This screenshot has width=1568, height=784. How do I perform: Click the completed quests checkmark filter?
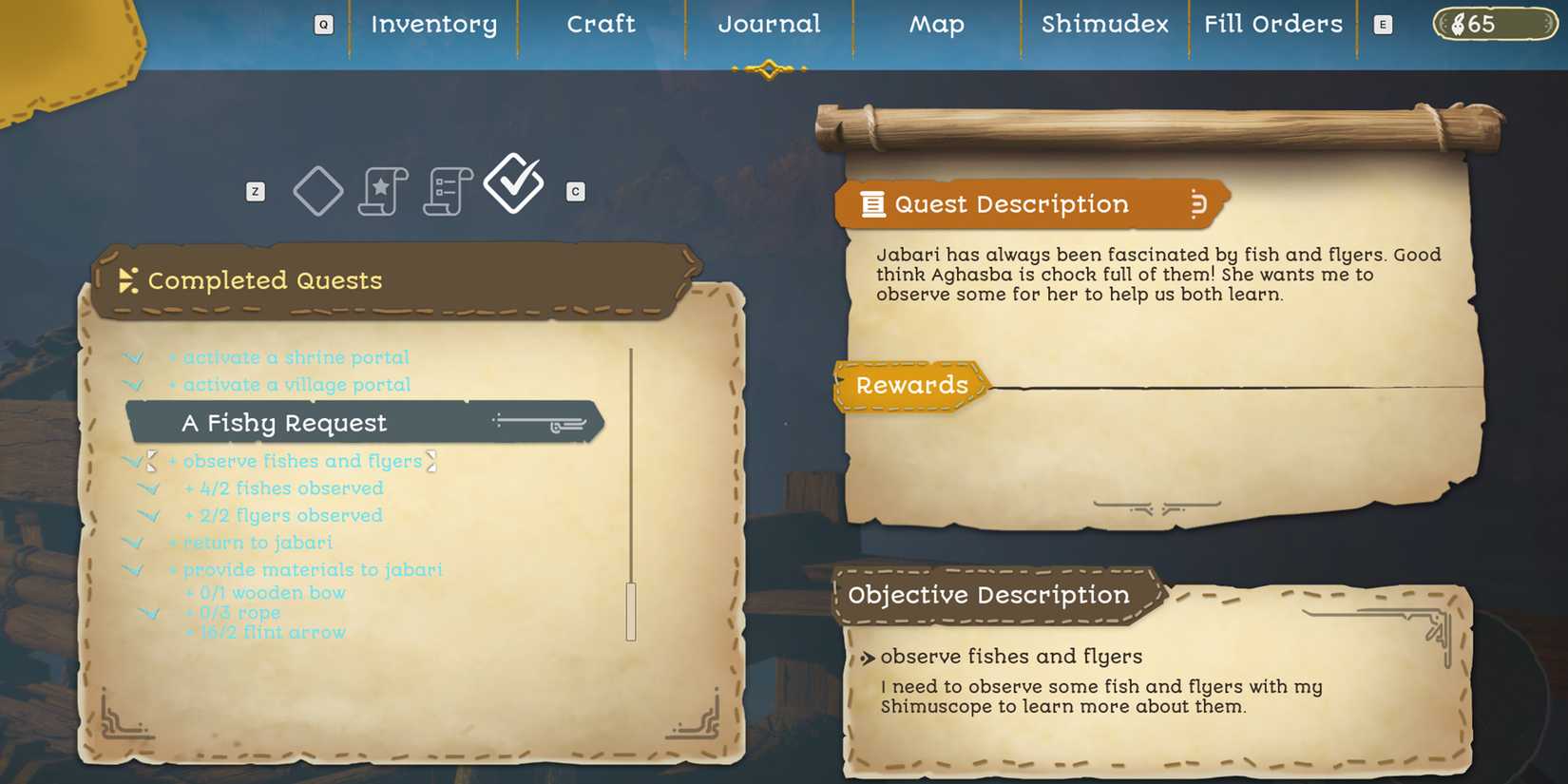point(514,182)
